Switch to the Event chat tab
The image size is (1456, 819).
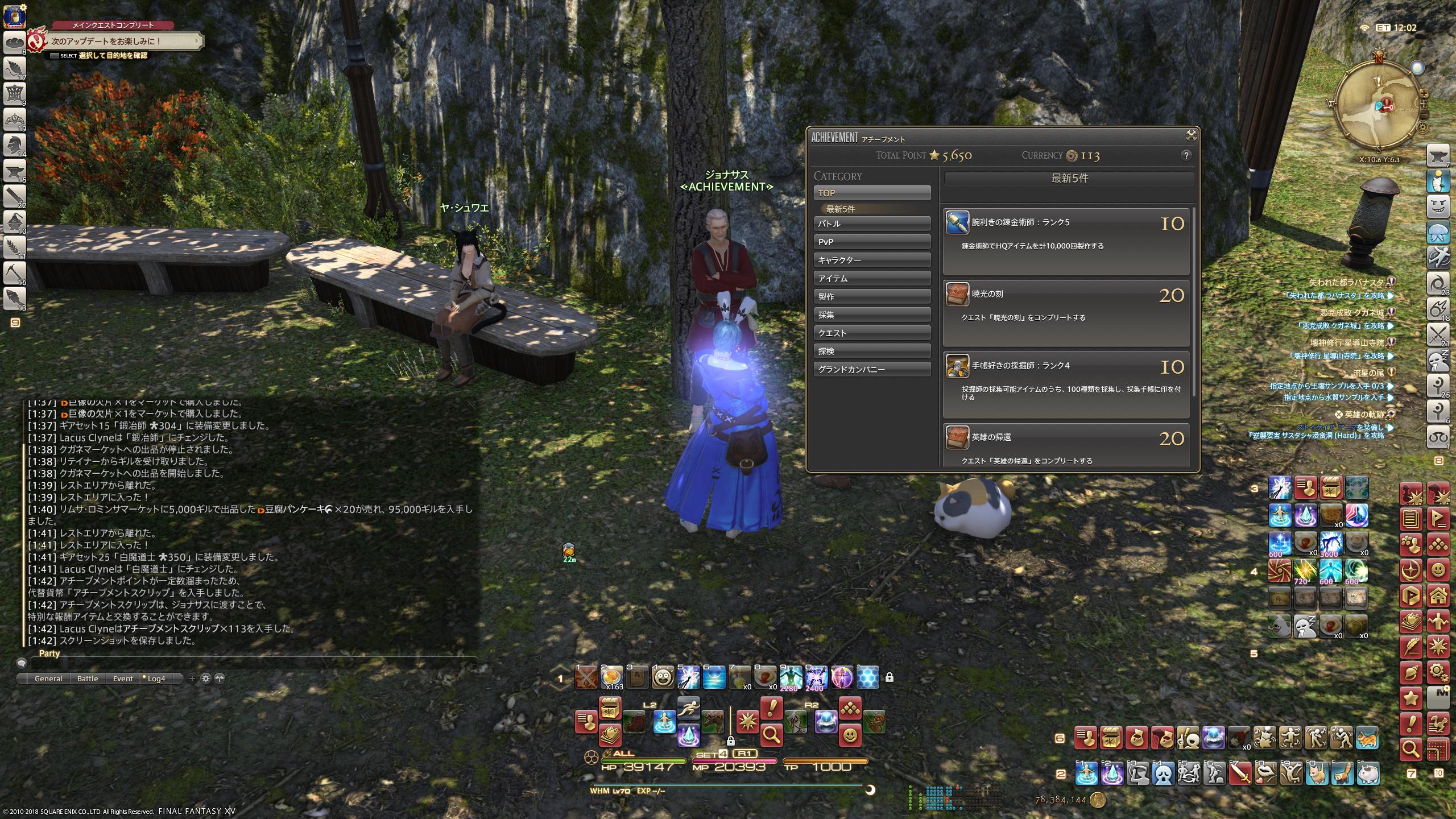coord(123,679)
